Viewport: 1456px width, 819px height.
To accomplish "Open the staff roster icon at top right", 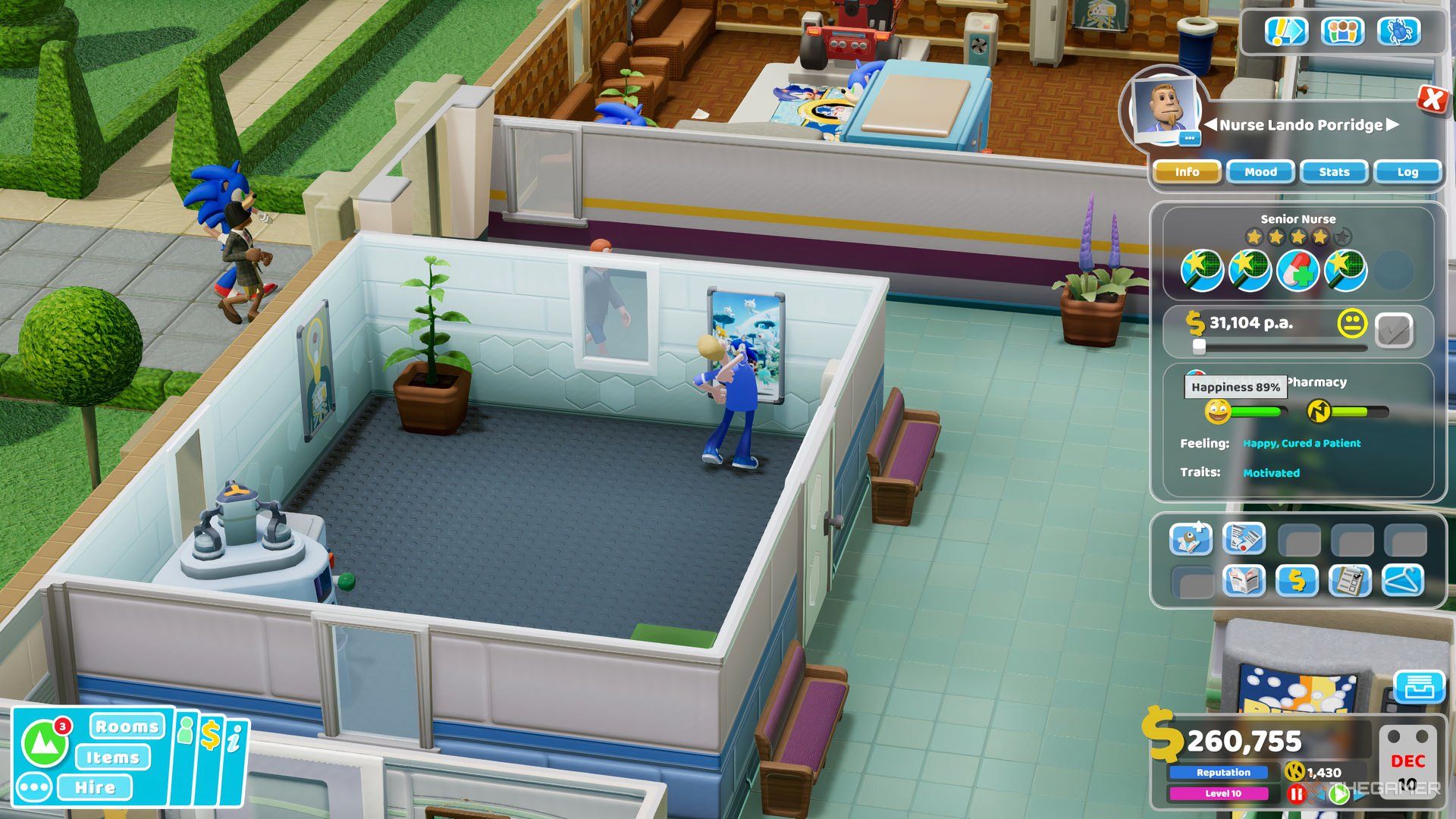I will [1343, 32].
